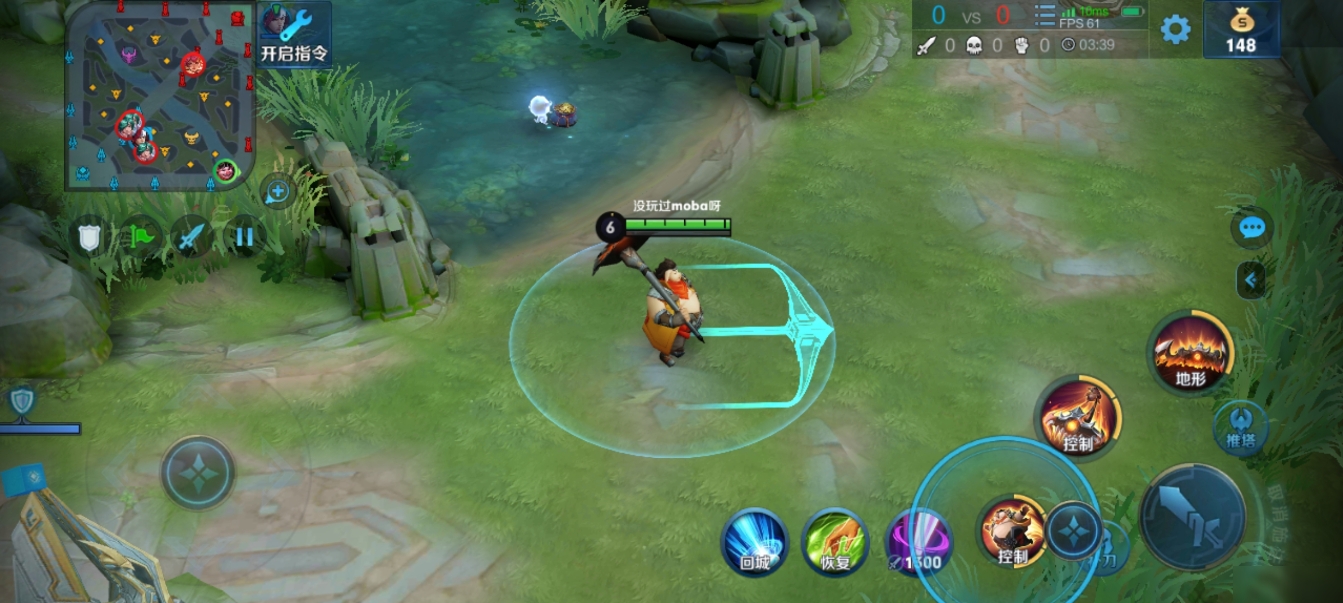Activate the purple summoner spell icon
The image size is (1343, 603).
point(918,542)
